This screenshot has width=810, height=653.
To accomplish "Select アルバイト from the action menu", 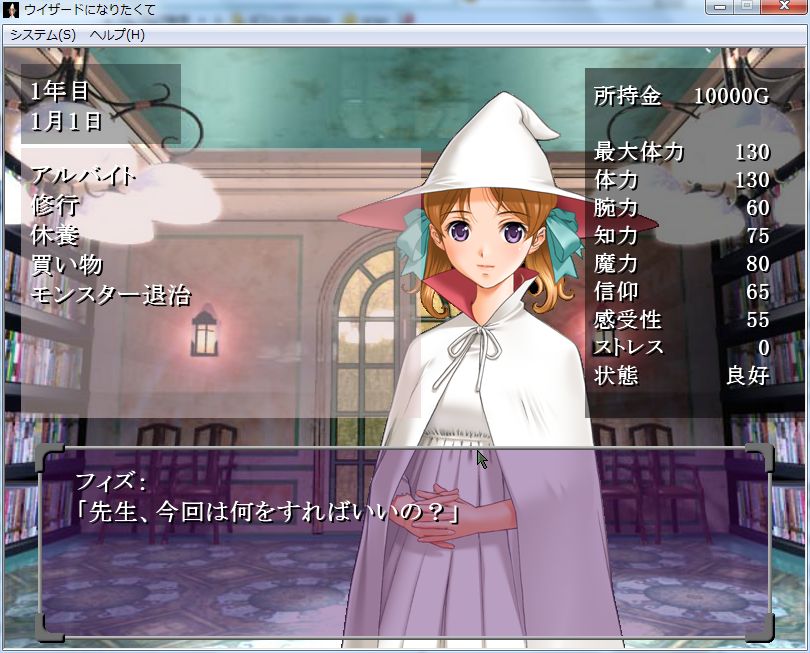I will [x=84, y=176].
